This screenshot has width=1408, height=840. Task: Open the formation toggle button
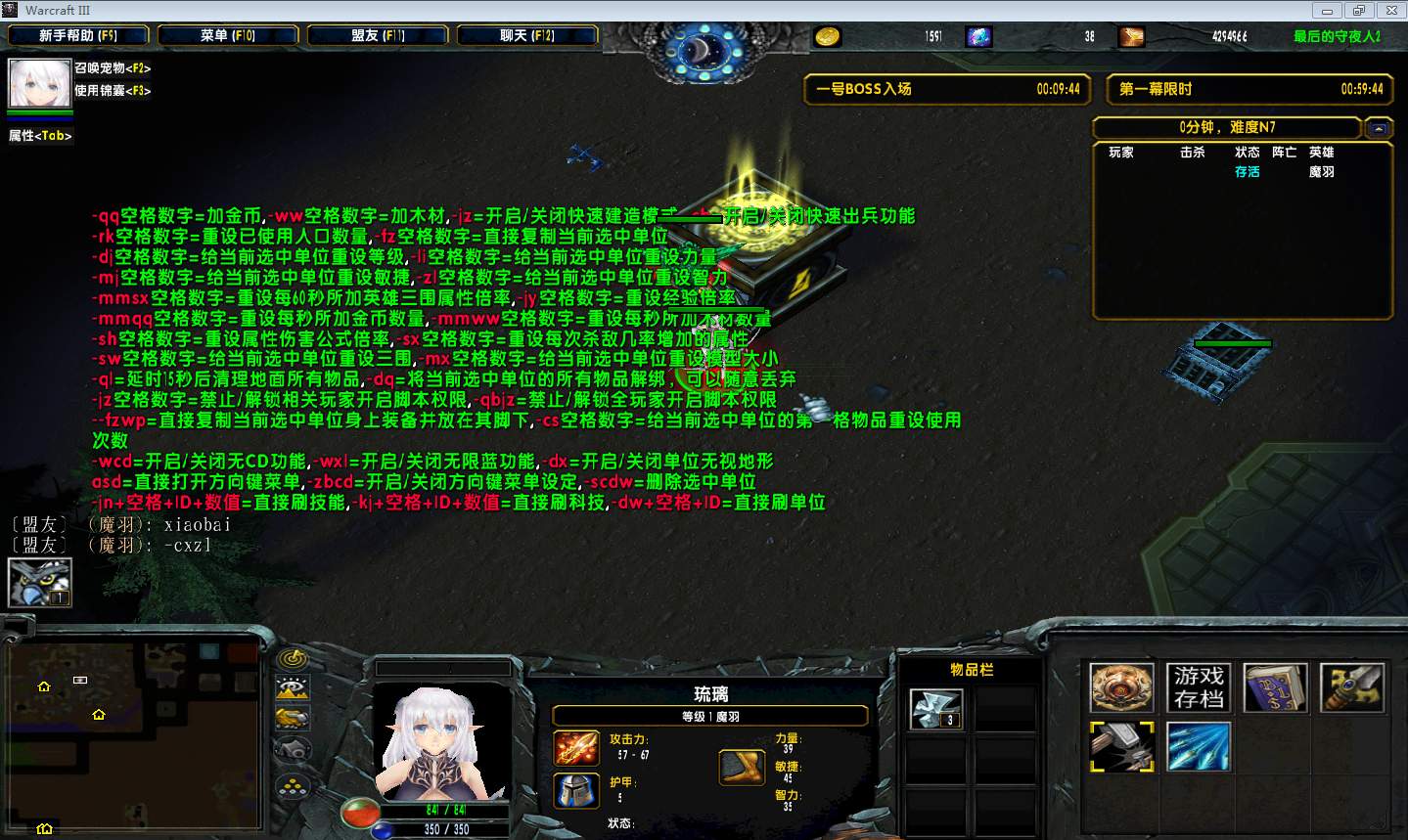[x=293, y=786]
